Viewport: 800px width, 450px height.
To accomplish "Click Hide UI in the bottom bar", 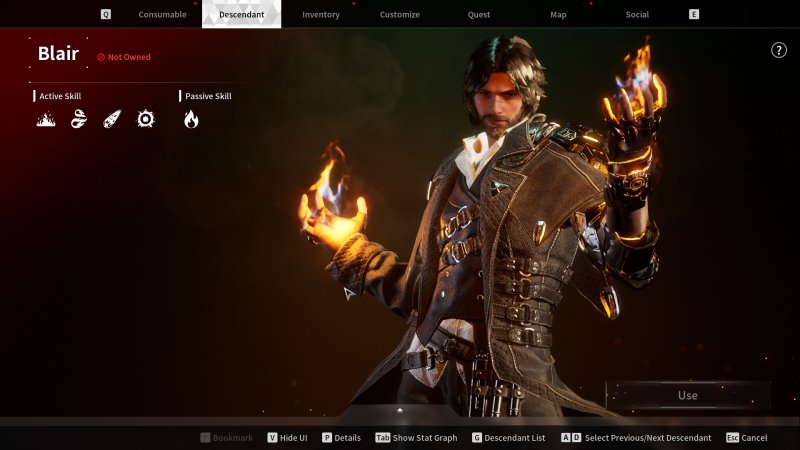I will pyautogui.click(x=288, y=438).
